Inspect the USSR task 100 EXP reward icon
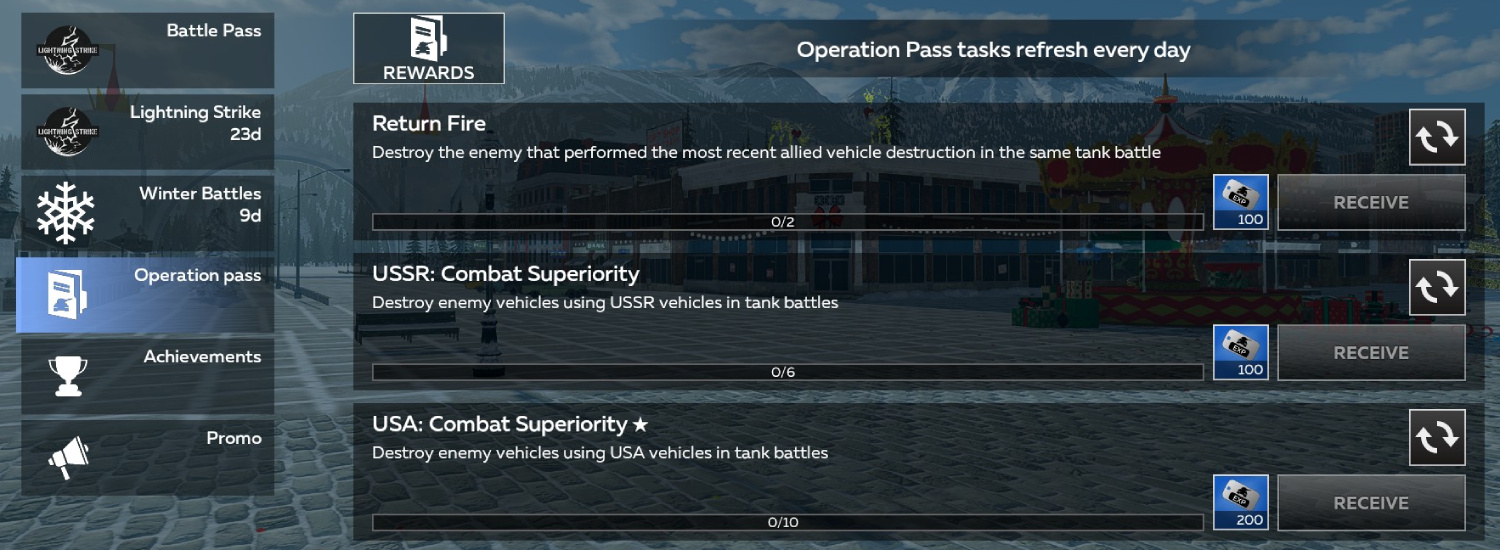This screenshot has width=1500, height=550. click(1240, 352)
